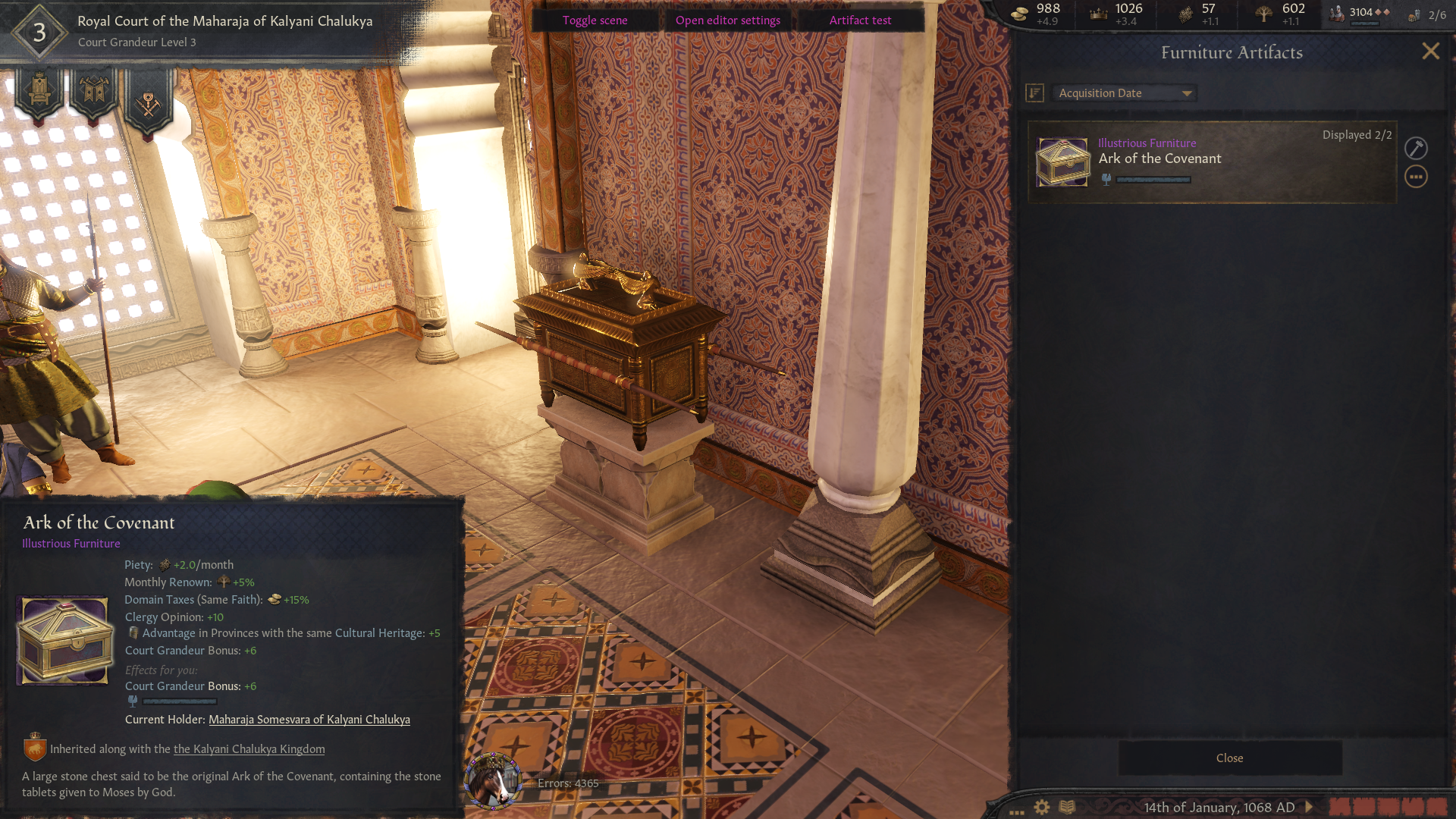Expand the ellipsis options on Ark artifact
The width and height of the screenshot is (1456, 819).
(x=1417, y=176)
